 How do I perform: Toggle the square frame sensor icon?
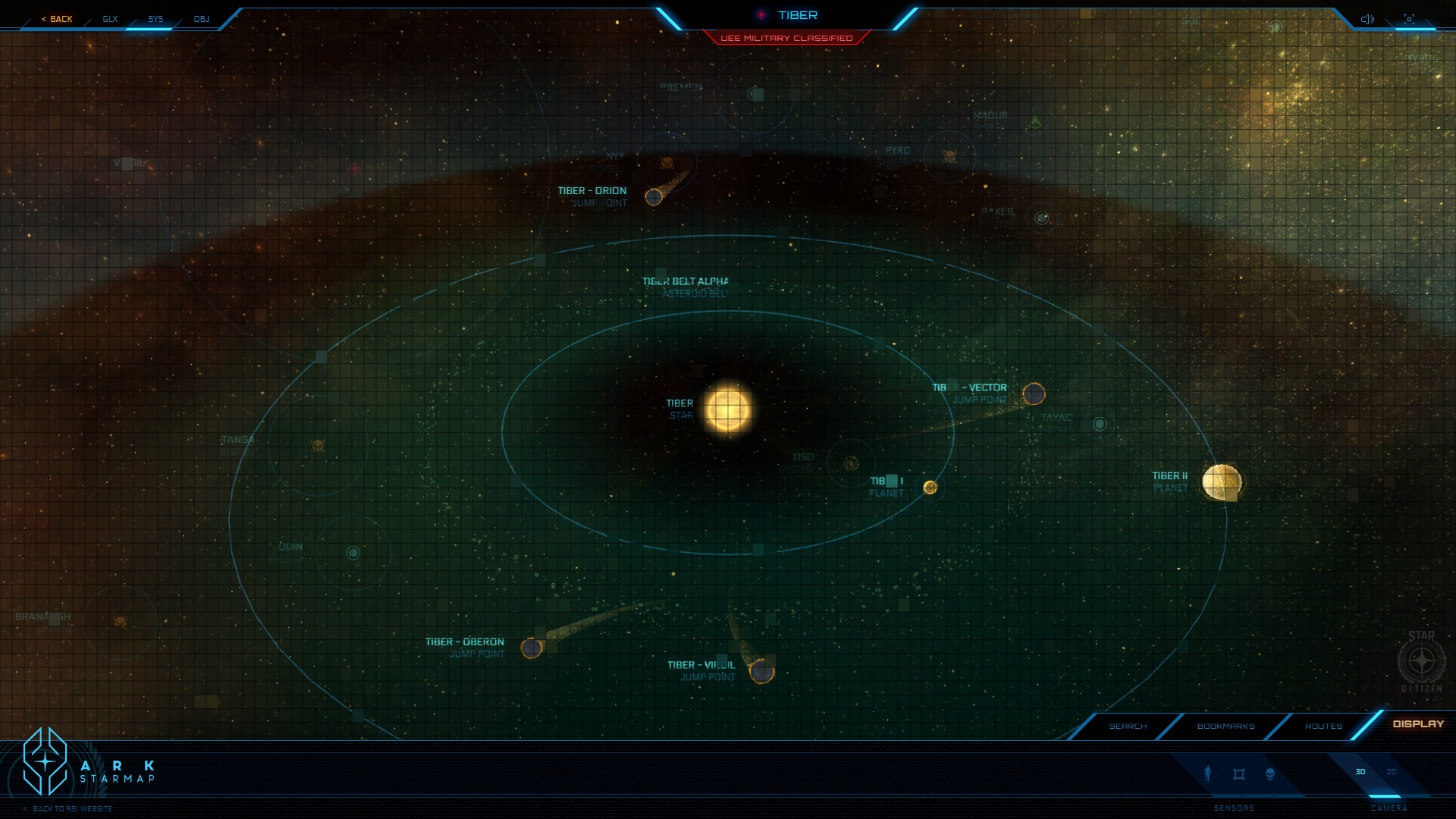(1239, 774)
